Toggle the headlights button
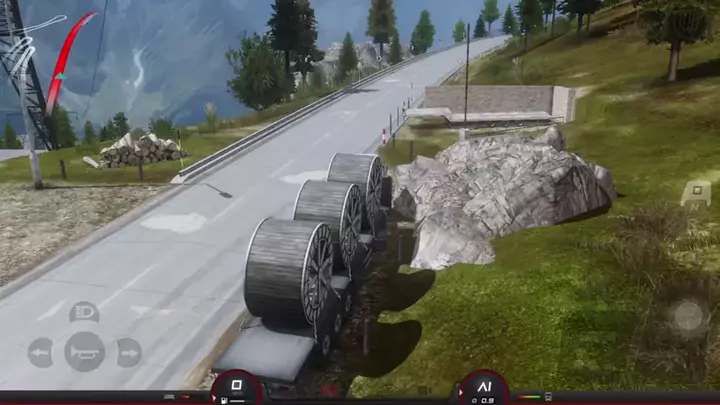This screenshot has height=405, width=720. pyautogui.click(x=84, y=312)
